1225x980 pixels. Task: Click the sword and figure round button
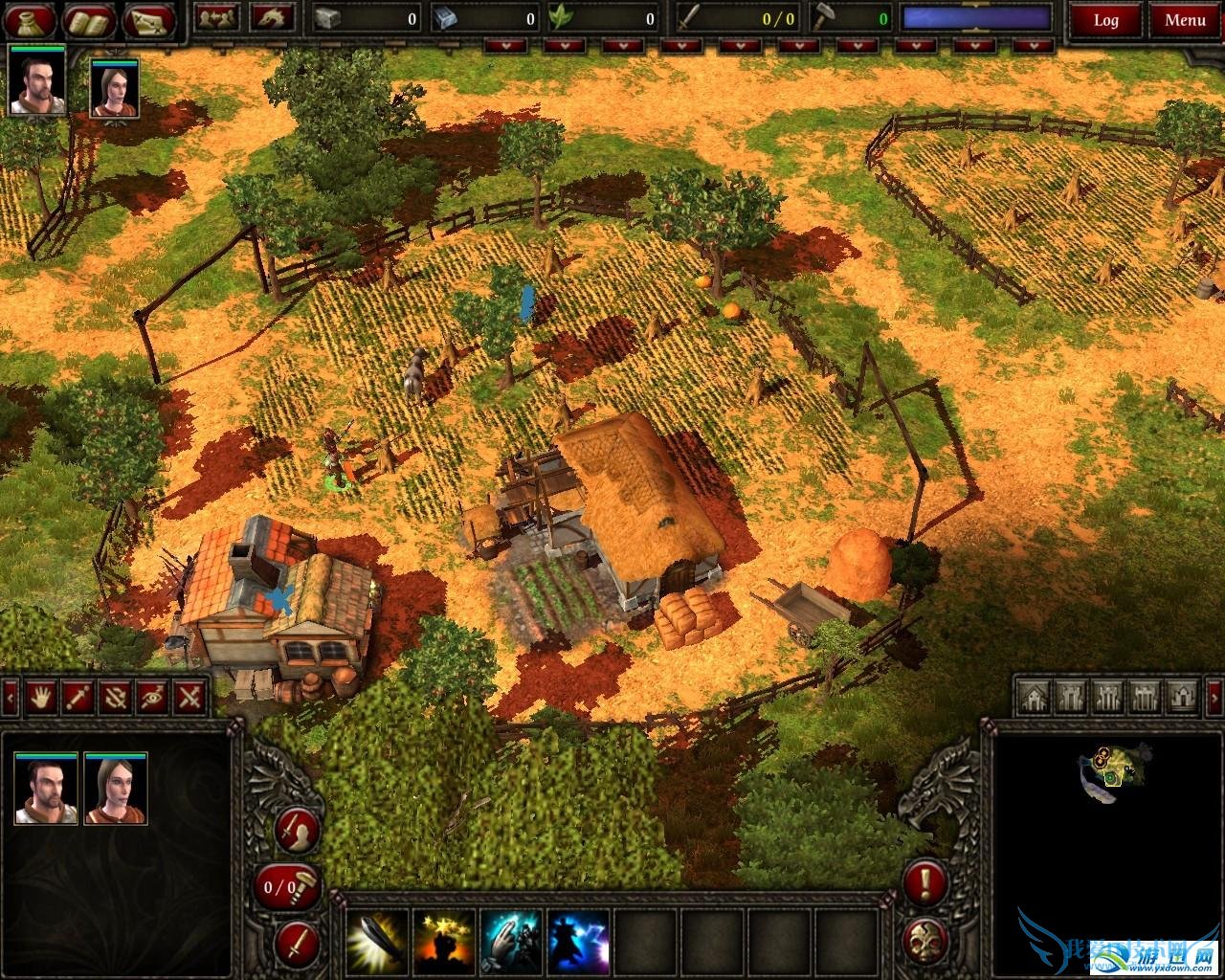pyautogui.click(x=297, y=831)
